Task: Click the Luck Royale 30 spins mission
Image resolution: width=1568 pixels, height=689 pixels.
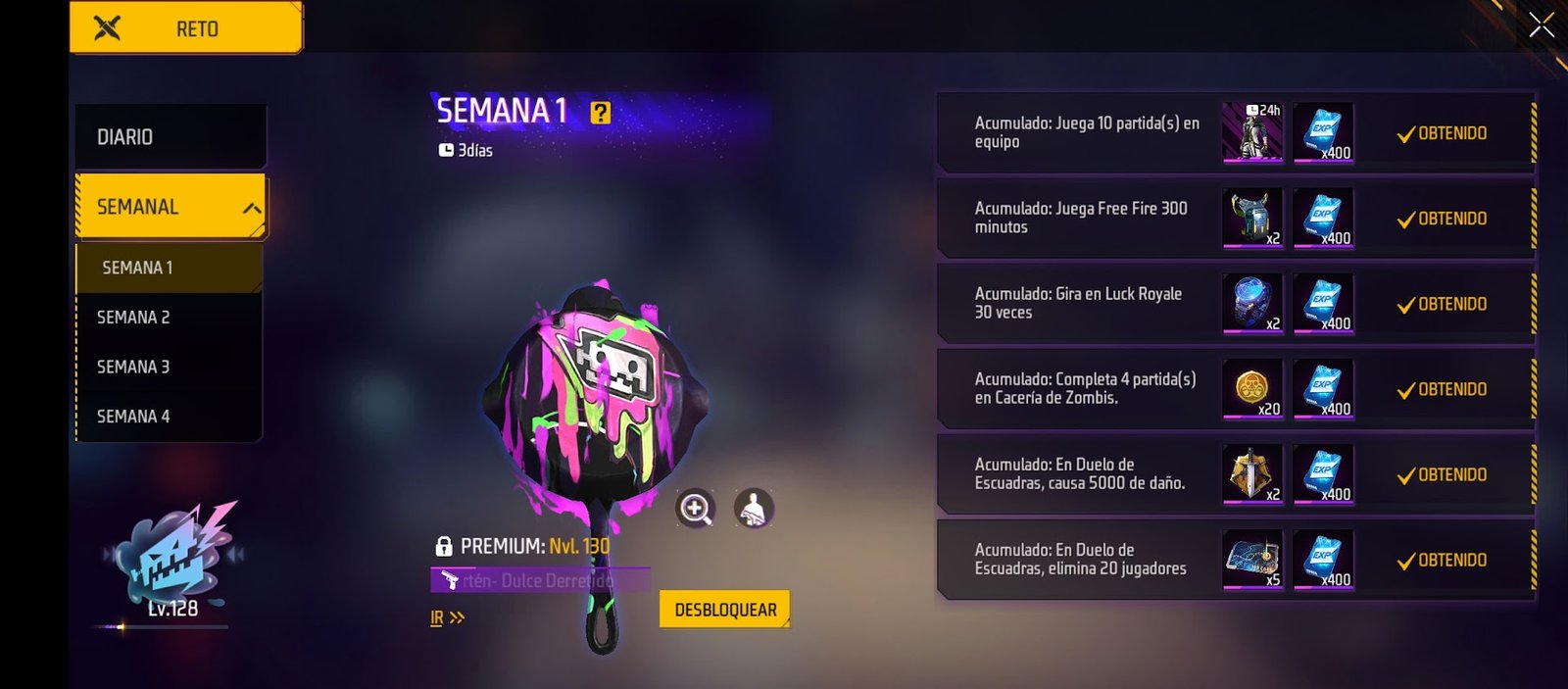Action: coord(1078,303)
